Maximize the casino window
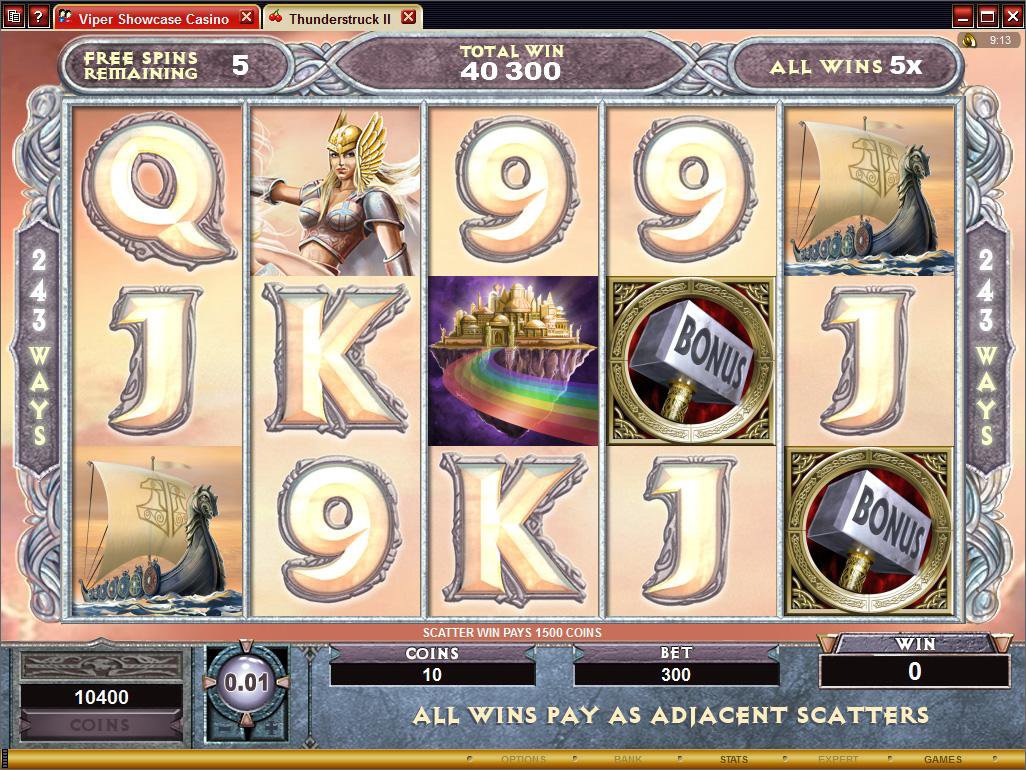The image size is (1026, 770). 987,16
